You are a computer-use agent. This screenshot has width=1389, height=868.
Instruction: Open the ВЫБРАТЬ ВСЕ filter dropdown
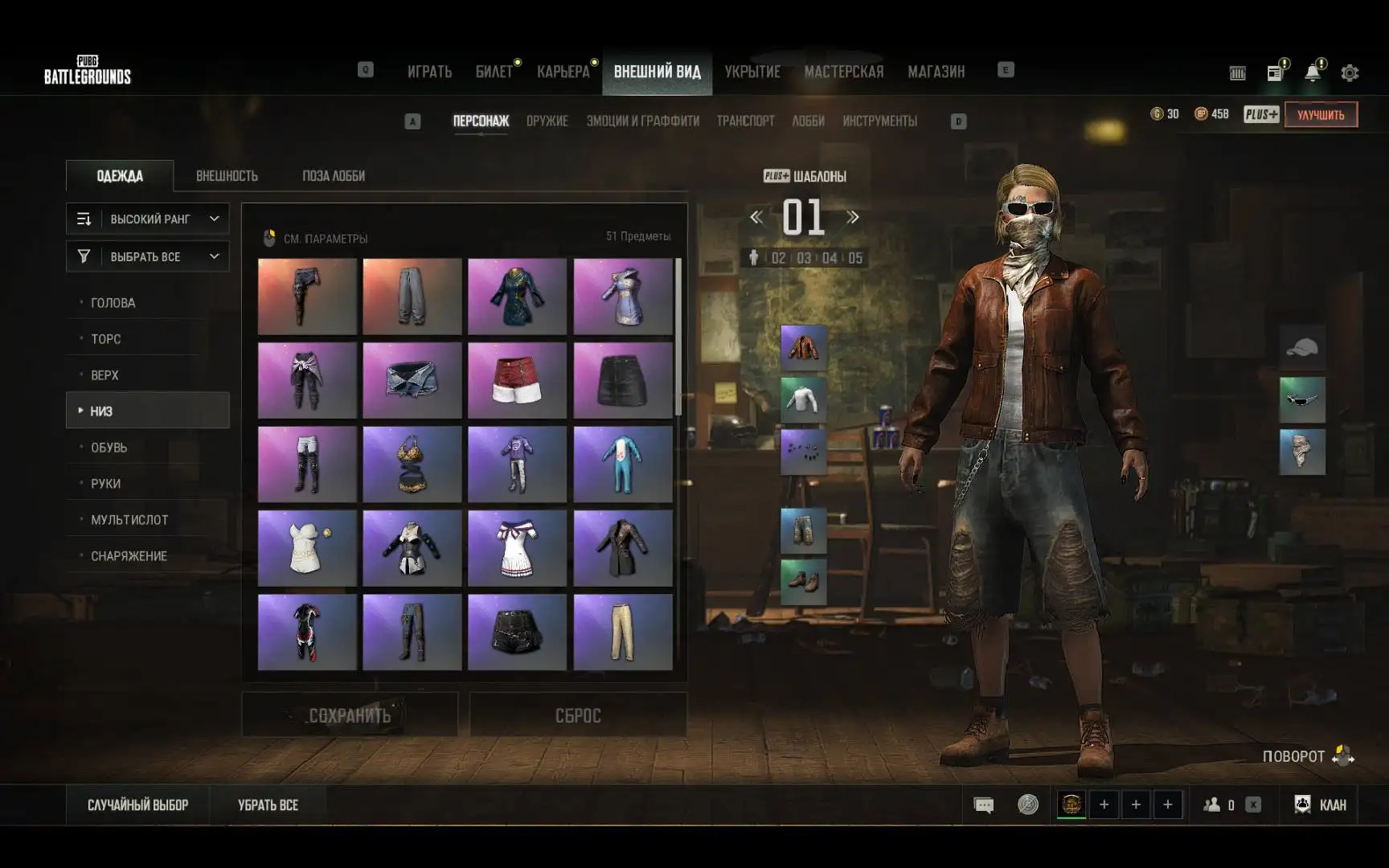coord(148,256)
